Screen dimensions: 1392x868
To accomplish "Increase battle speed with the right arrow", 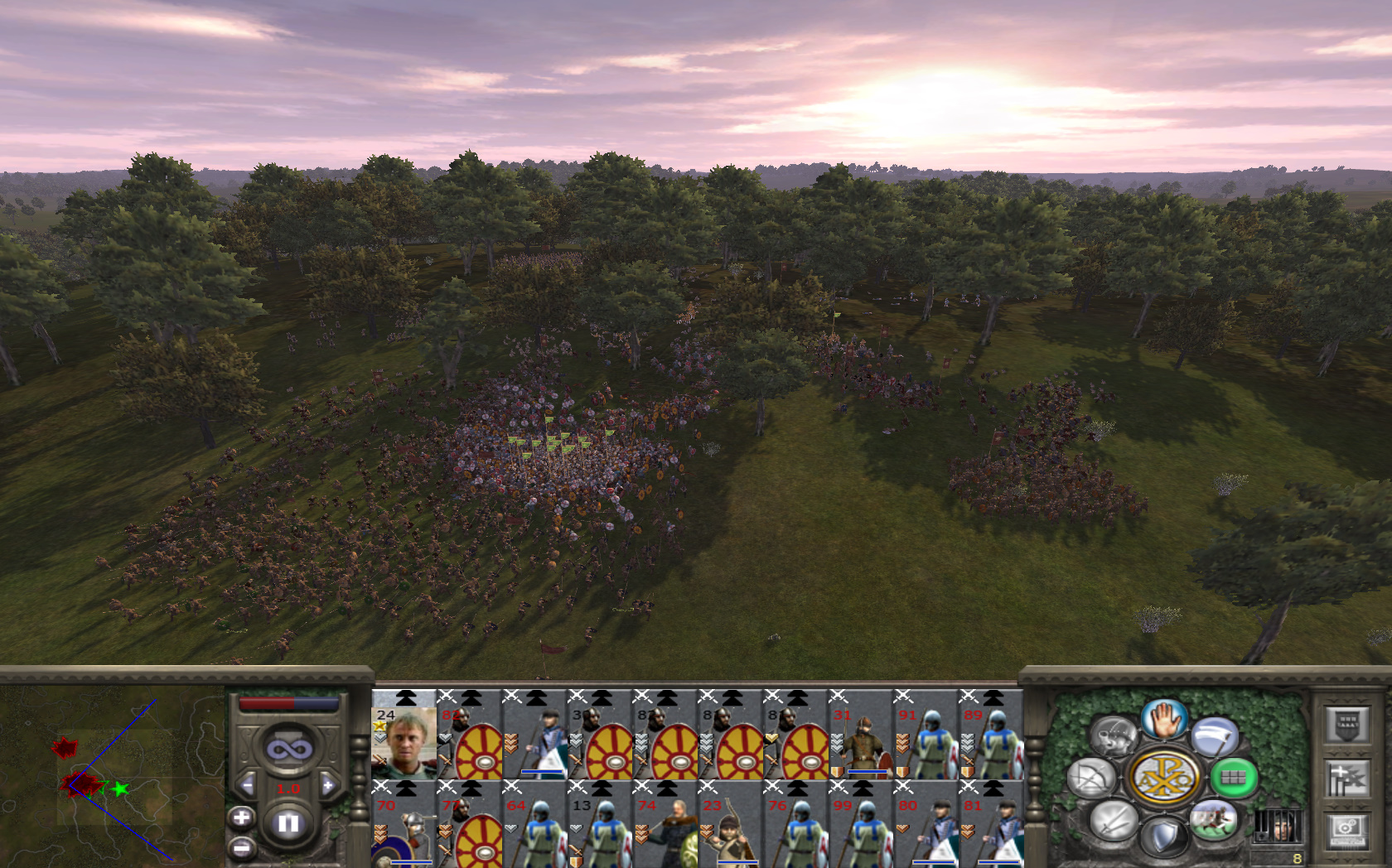I will [328, 785].
